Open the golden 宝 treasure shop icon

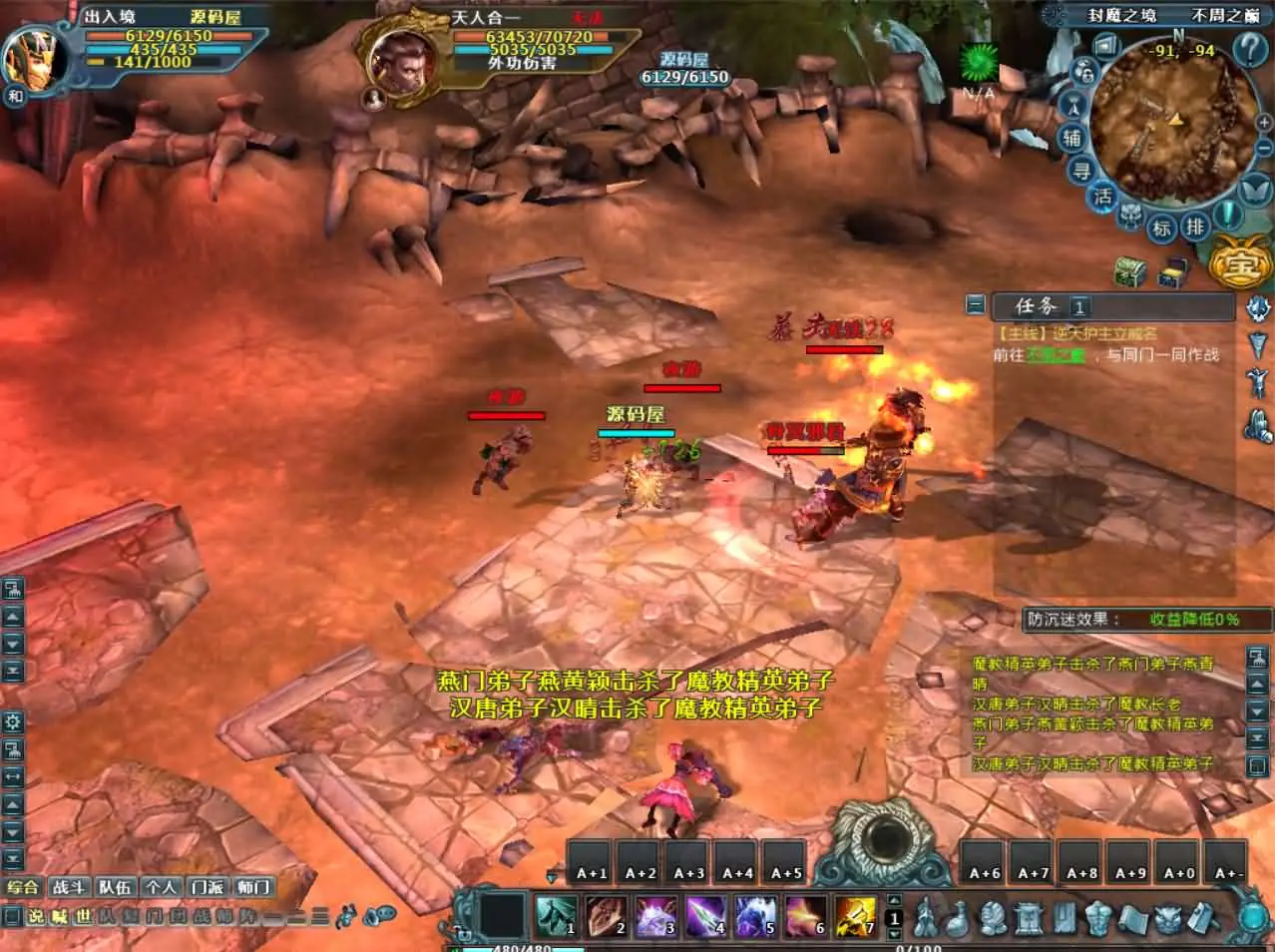(x=1237, y=264)
